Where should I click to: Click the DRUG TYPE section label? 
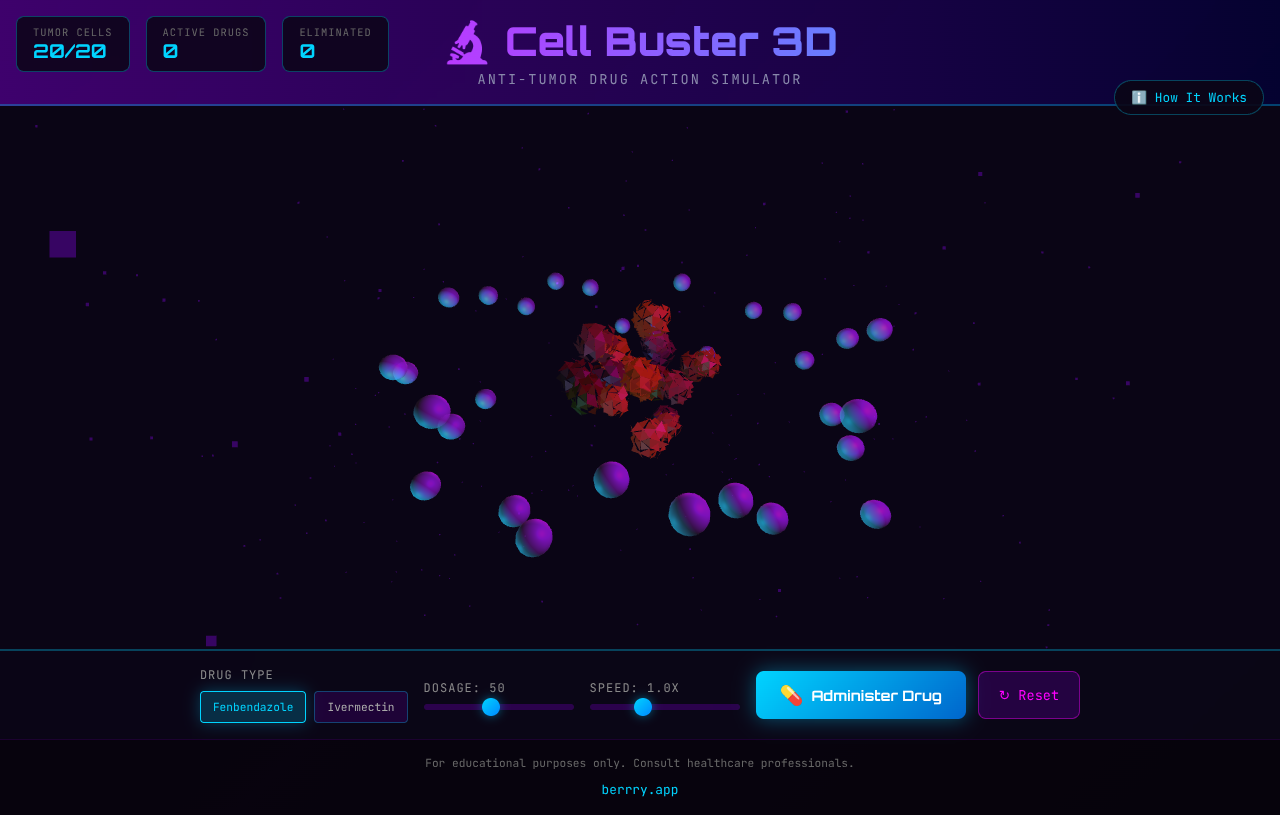point(236,675)
